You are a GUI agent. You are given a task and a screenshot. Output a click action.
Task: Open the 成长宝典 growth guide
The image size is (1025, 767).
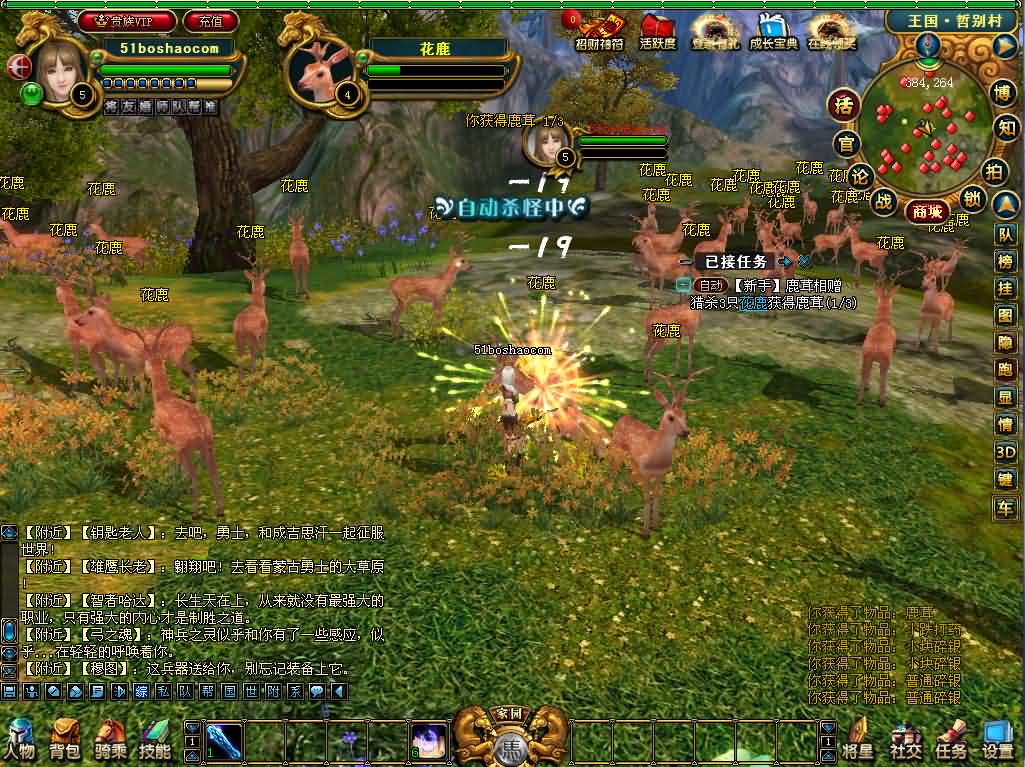[x=773, y=32]
